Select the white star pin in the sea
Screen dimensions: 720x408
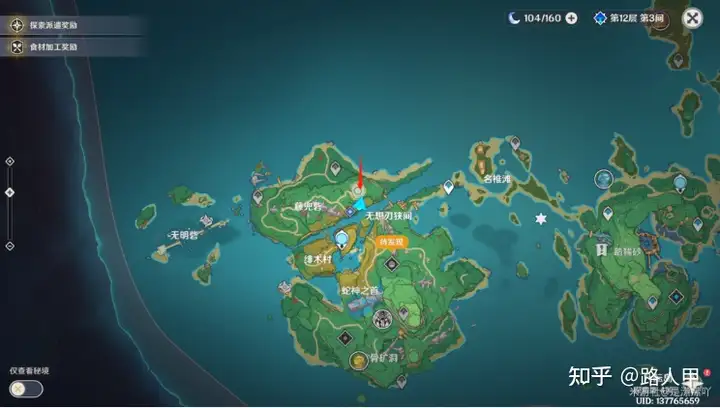tap(541, 218)
